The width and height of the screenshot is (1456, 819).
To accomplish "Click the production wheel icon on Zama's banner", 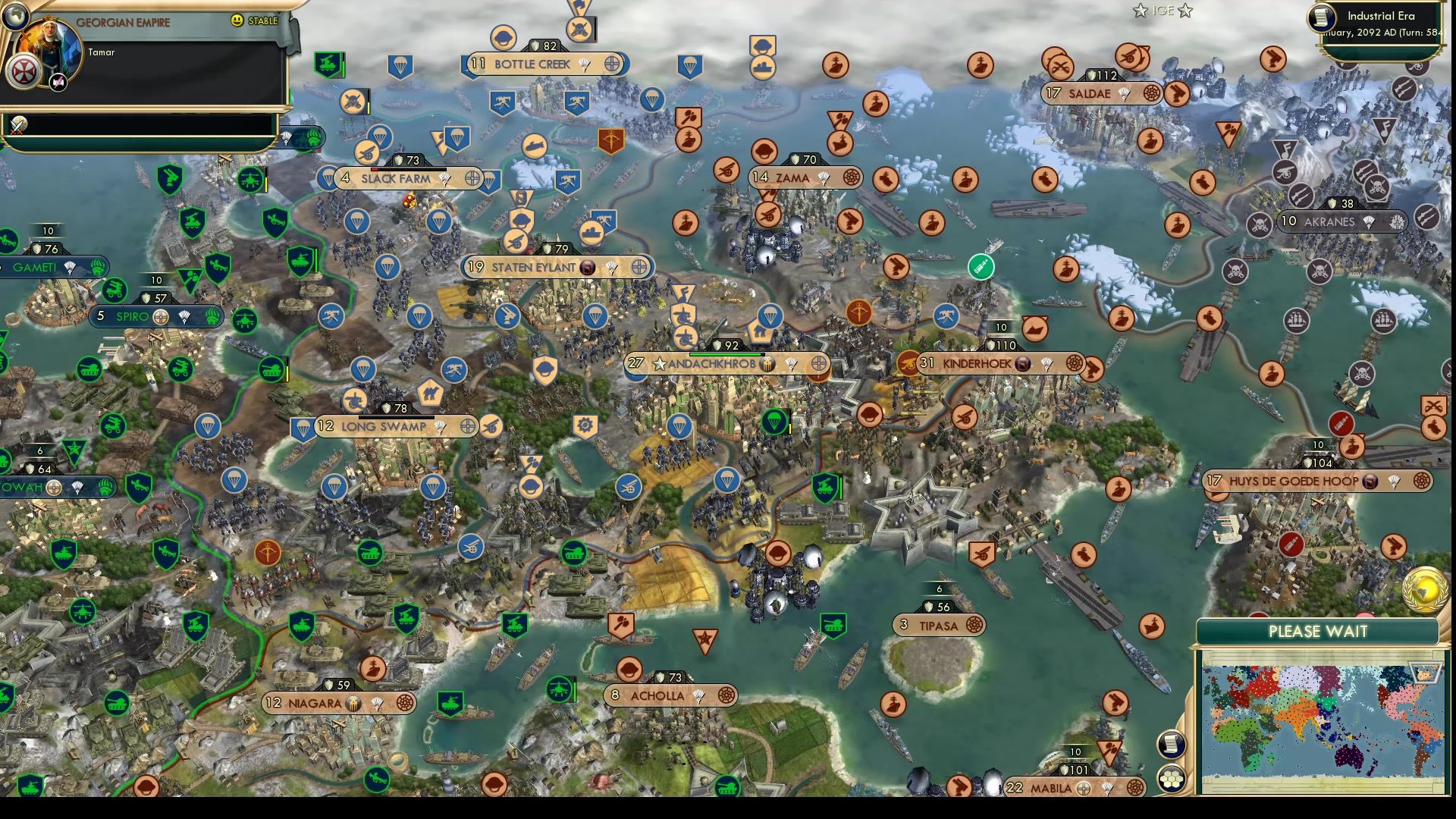I will (x=847, y=177).
